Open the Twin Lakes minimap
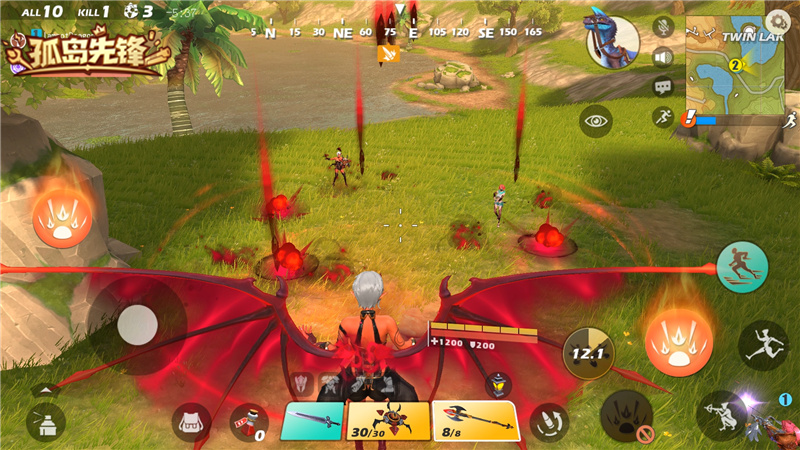The width and height of the screenshot is (800, 450). [x=736, y=68]
